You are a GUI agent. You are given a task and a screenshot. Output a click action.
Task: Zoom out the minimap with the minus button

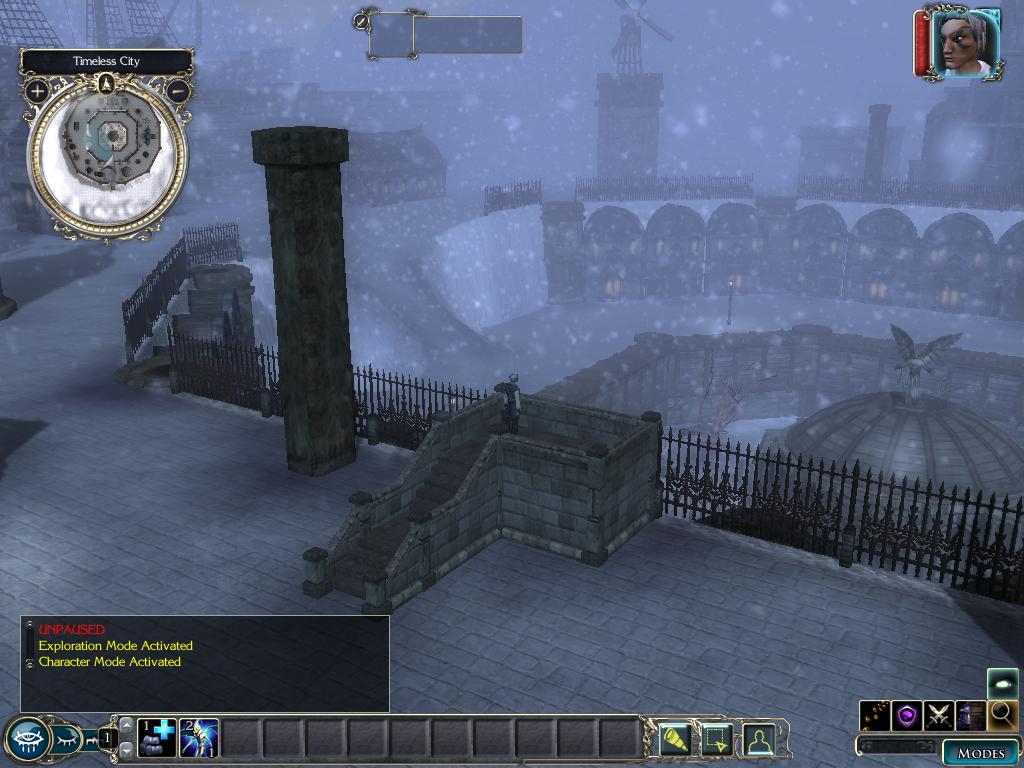pyautogui.click(x=178, y=91)
